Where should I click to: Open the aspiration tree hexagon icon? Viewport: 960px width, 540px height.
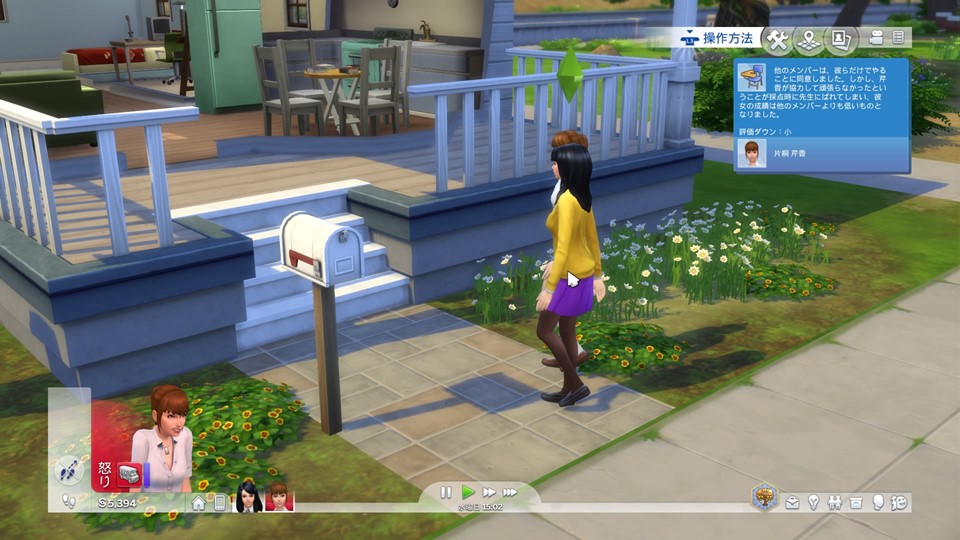[765, 497]
